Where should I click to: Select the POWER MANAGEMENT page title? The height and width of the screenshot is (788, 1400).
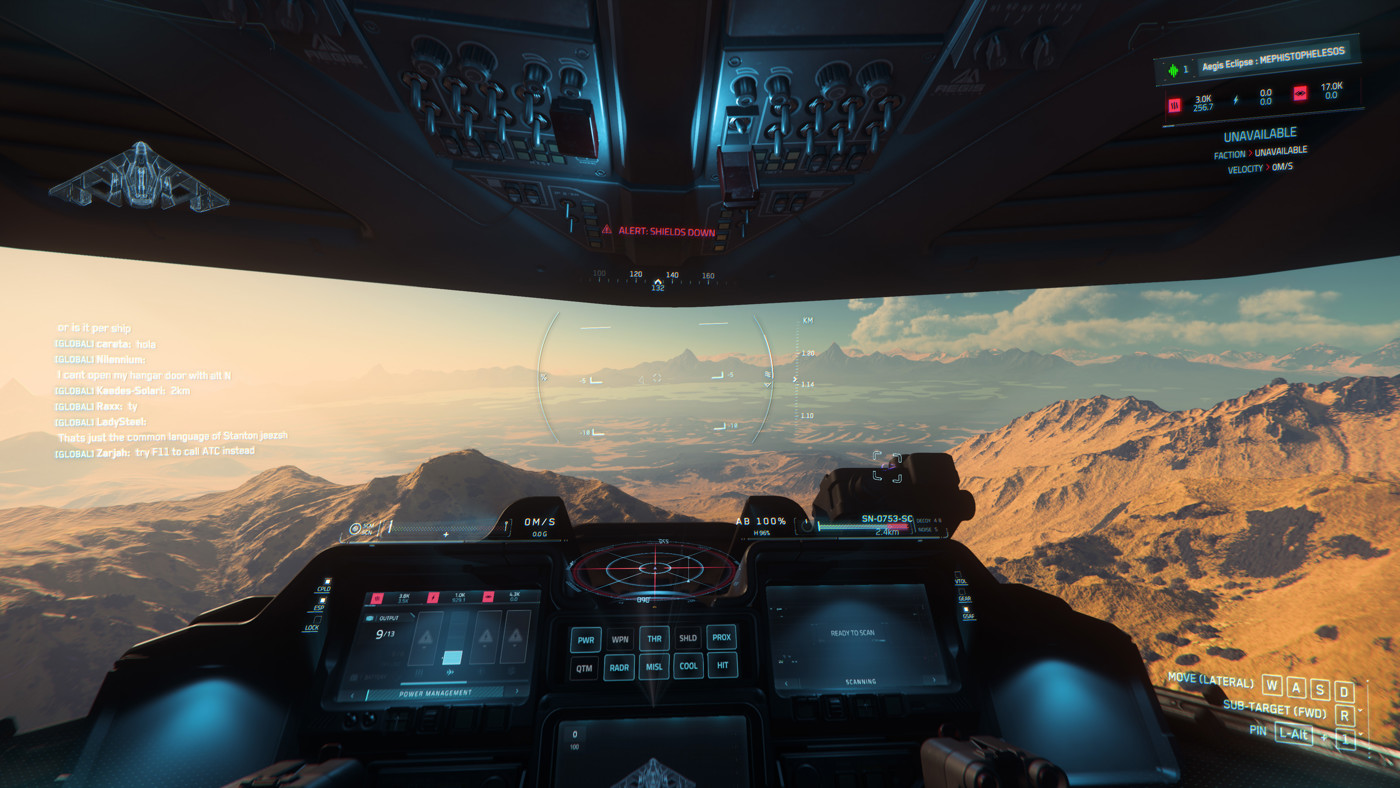[436, 693]
